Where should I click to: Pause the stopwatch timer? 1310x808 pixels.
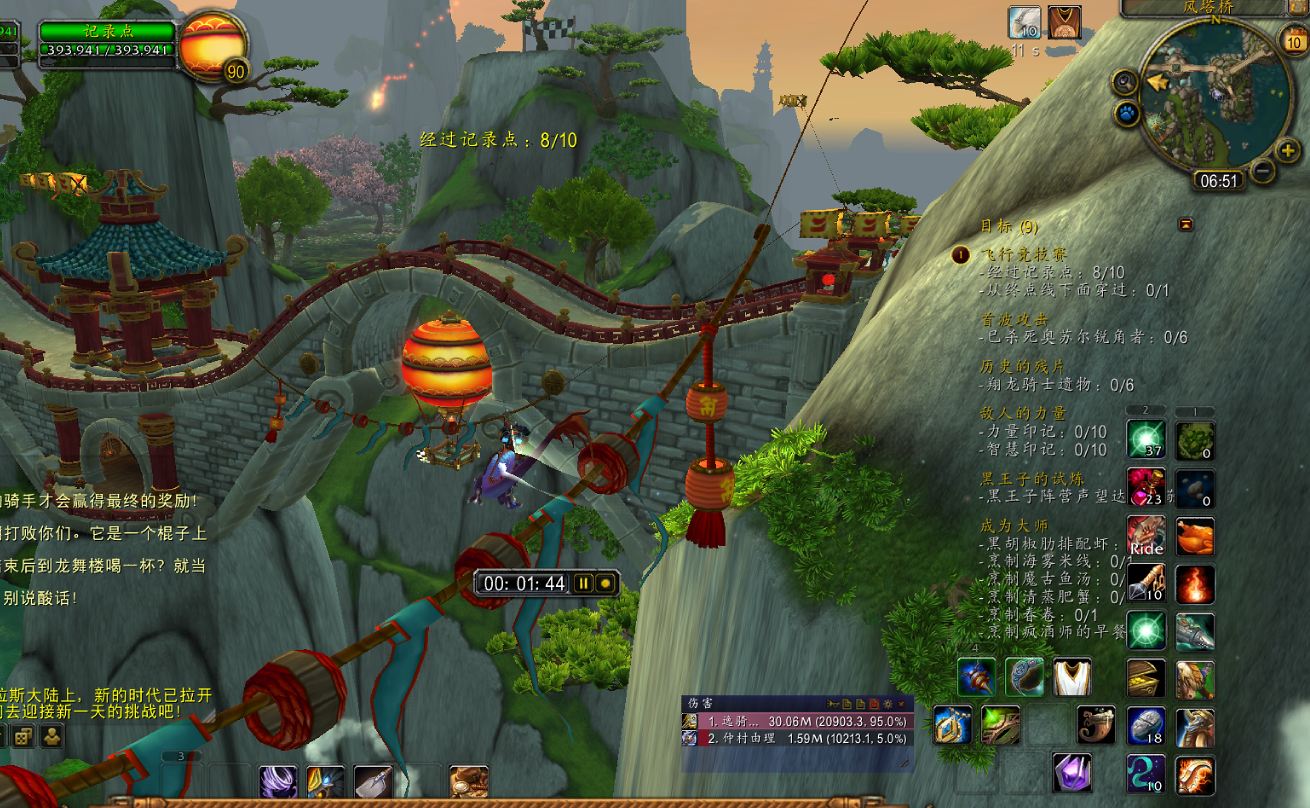(583, 583)
